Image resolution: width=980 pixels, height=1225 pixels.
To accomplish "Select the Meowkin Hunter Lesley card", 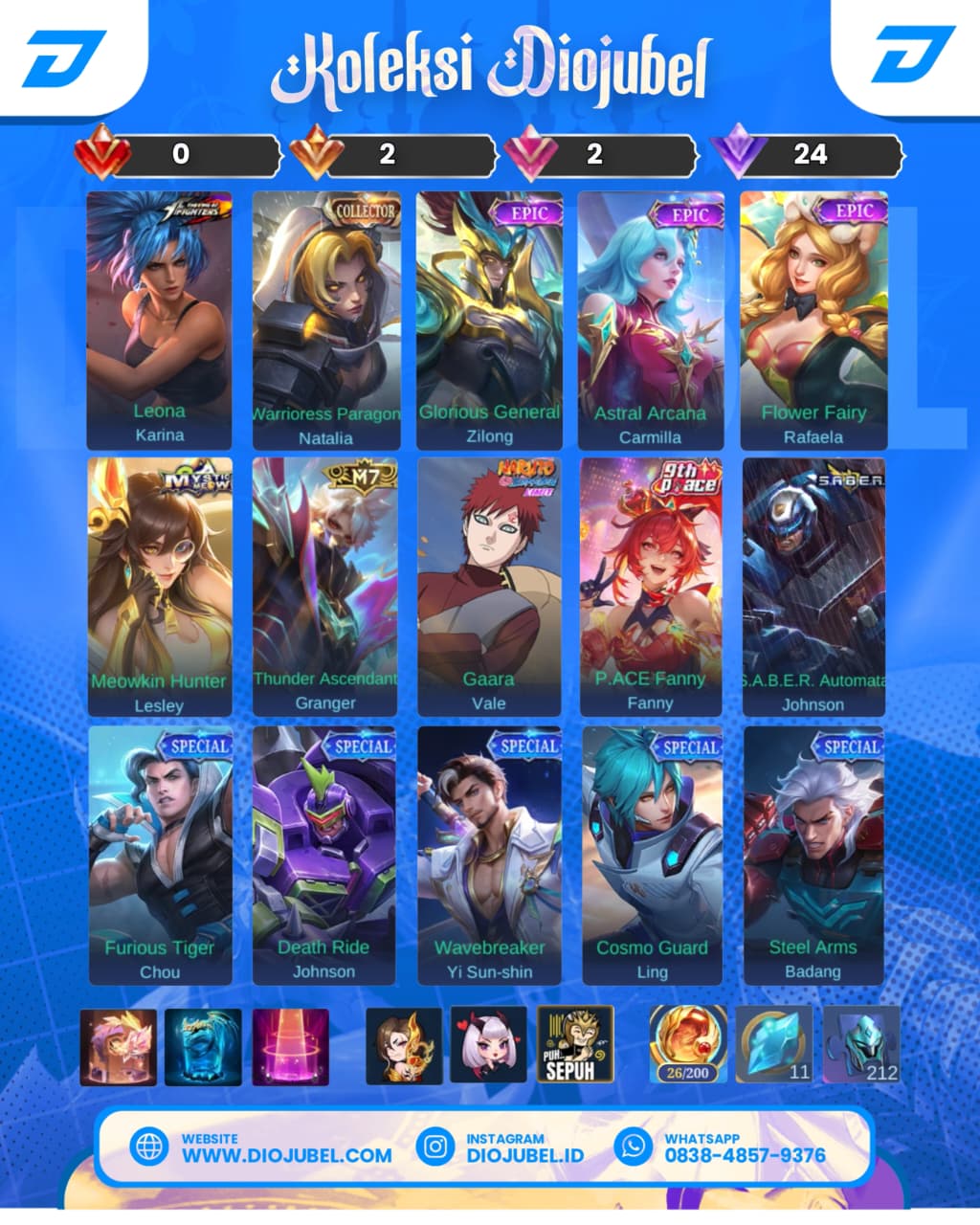I will pos(159,587).
